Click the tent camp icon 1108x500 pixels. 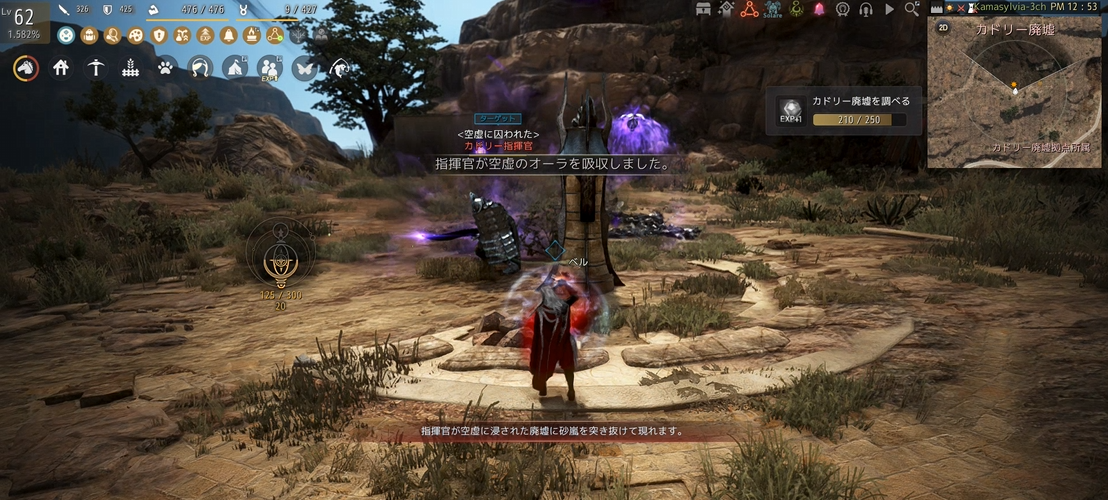pos(234,68)
